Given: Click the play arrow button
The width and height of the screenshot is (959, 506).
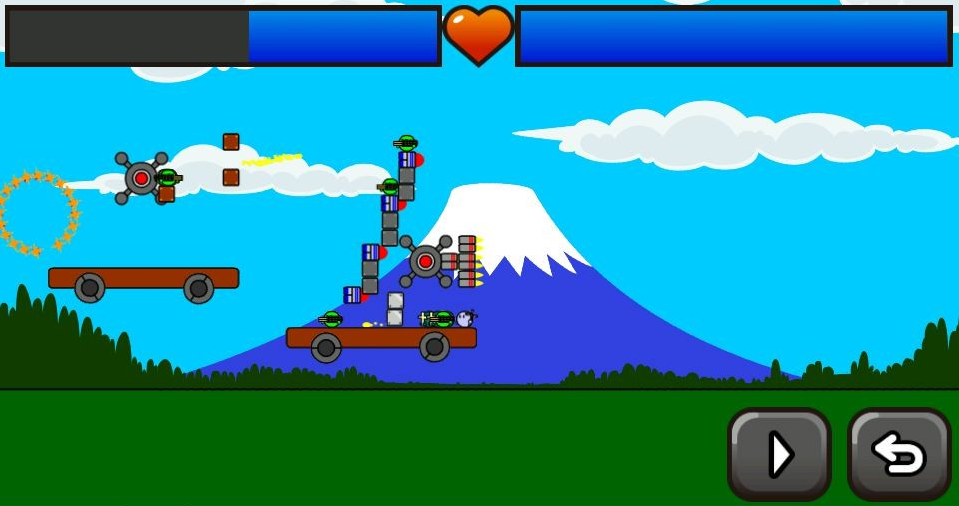Looking at the screenshot, I should pyautogui.click(x=779, y=454).
